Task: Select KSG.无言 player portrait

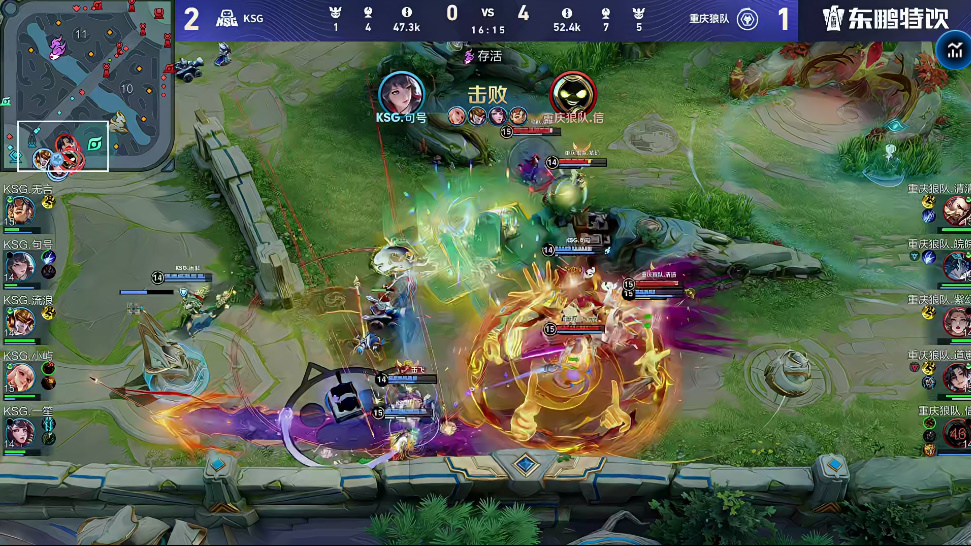Action: (20, 211)
